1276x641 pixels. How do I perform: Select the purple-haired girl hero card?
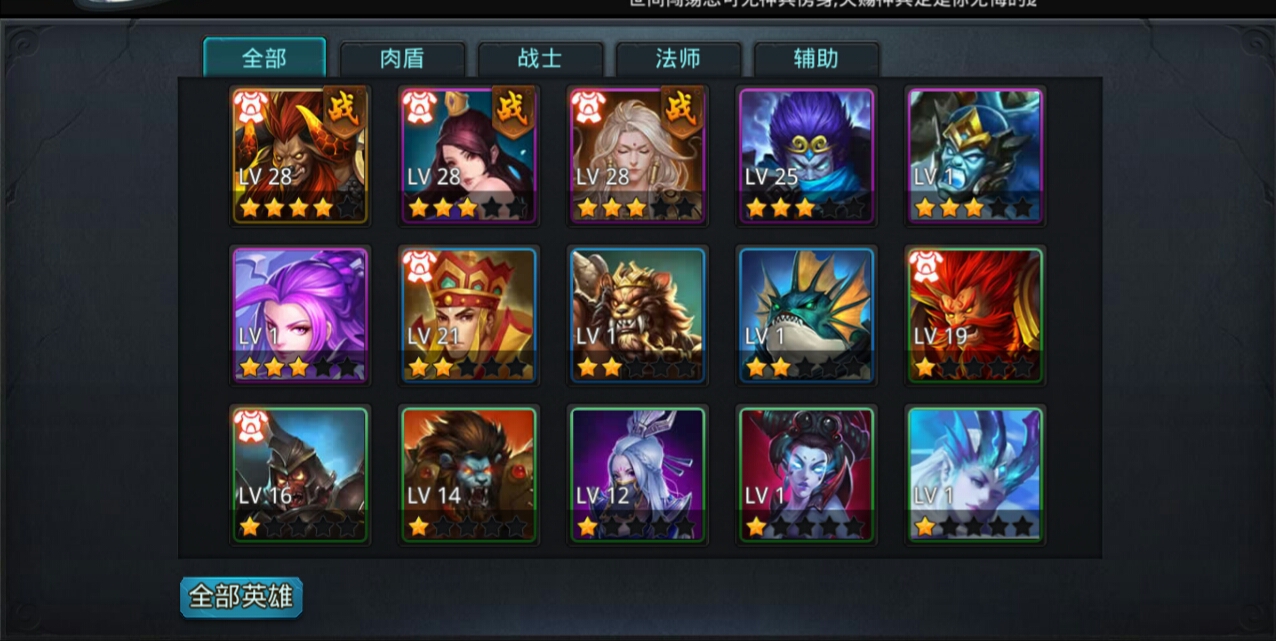click(300, 315)
